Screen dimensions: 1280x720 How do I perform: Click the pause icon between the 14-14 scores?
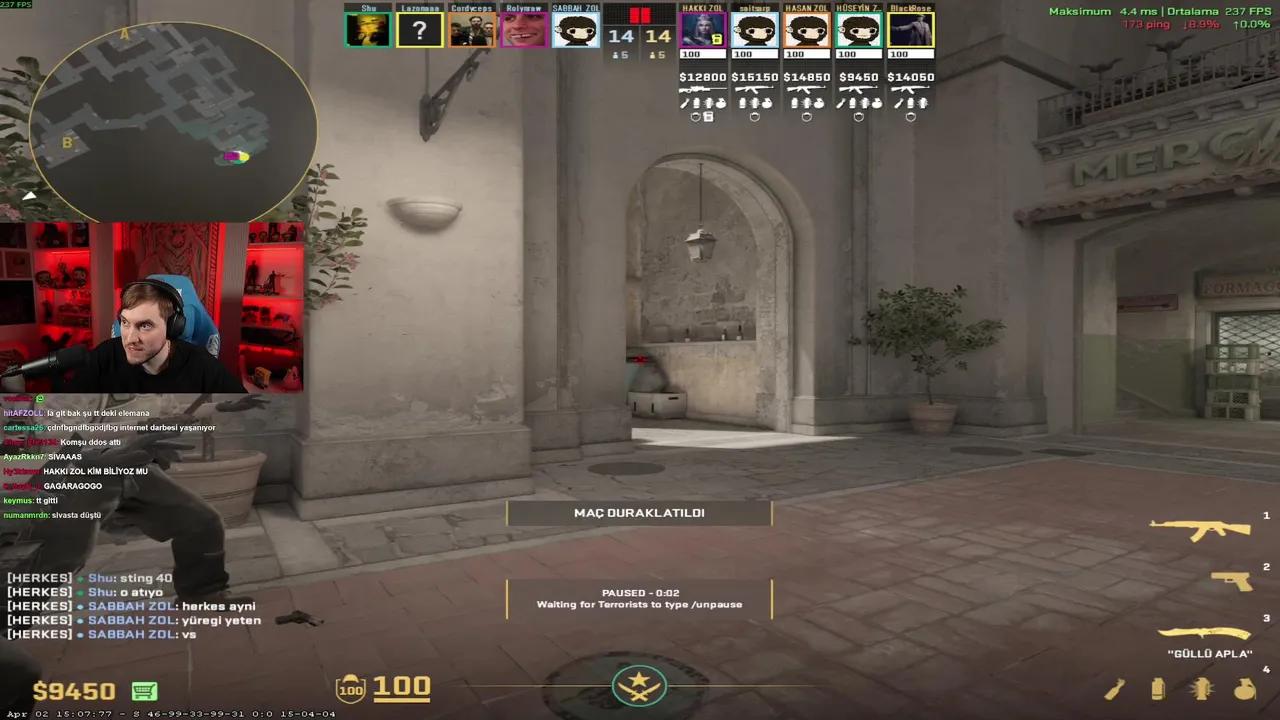pyautogui.click(x=639, y=16)
